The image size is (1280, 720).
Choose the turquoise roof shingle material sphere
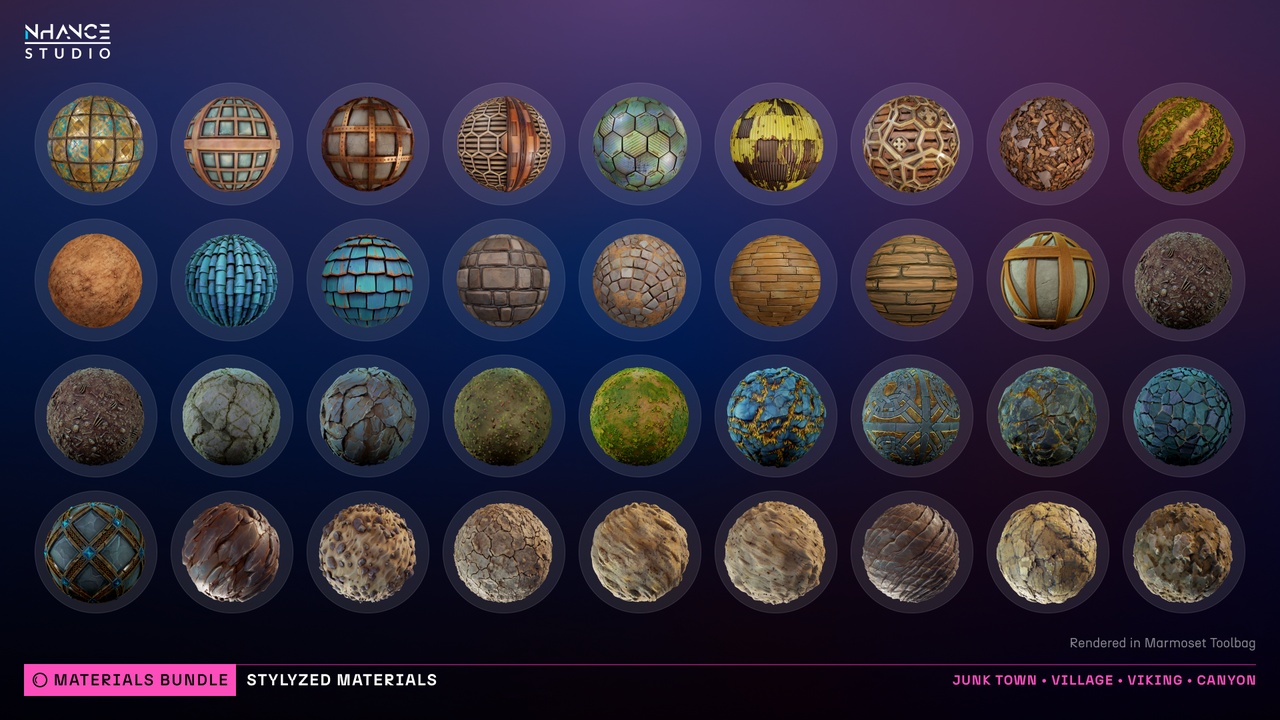[x=368, y=280]
